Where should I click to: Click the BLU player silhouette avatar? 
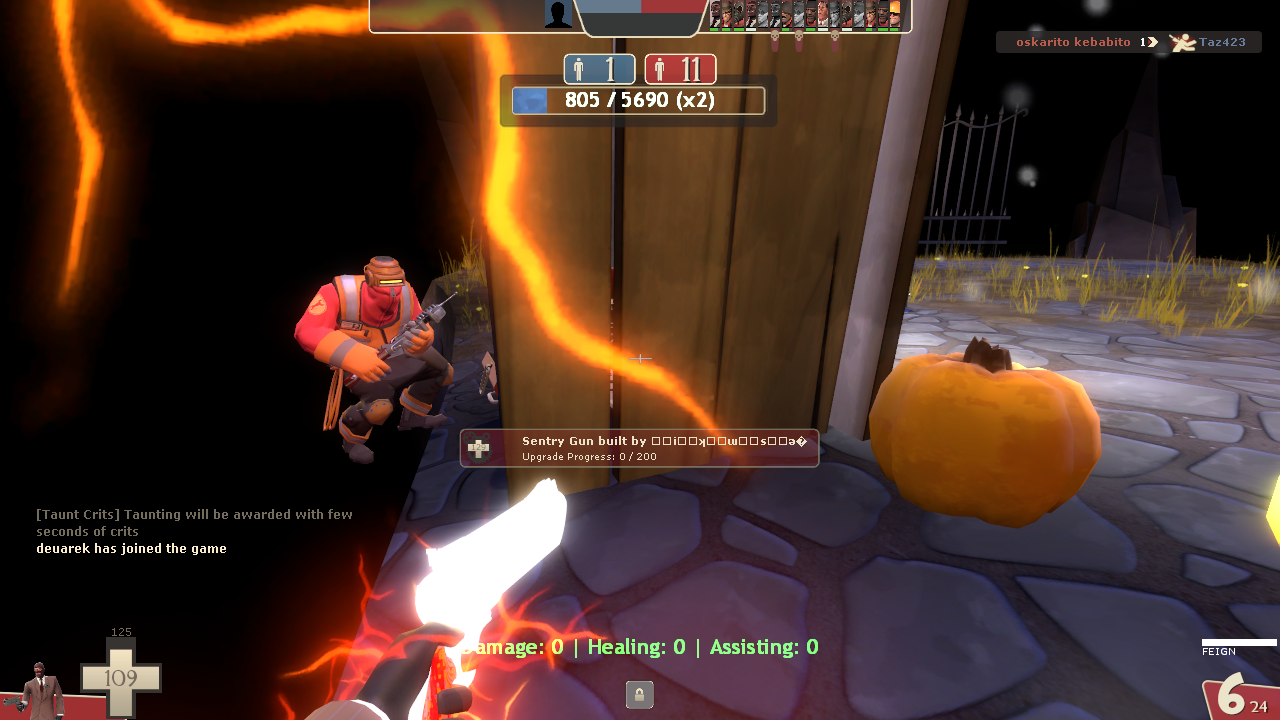point(558,14)
